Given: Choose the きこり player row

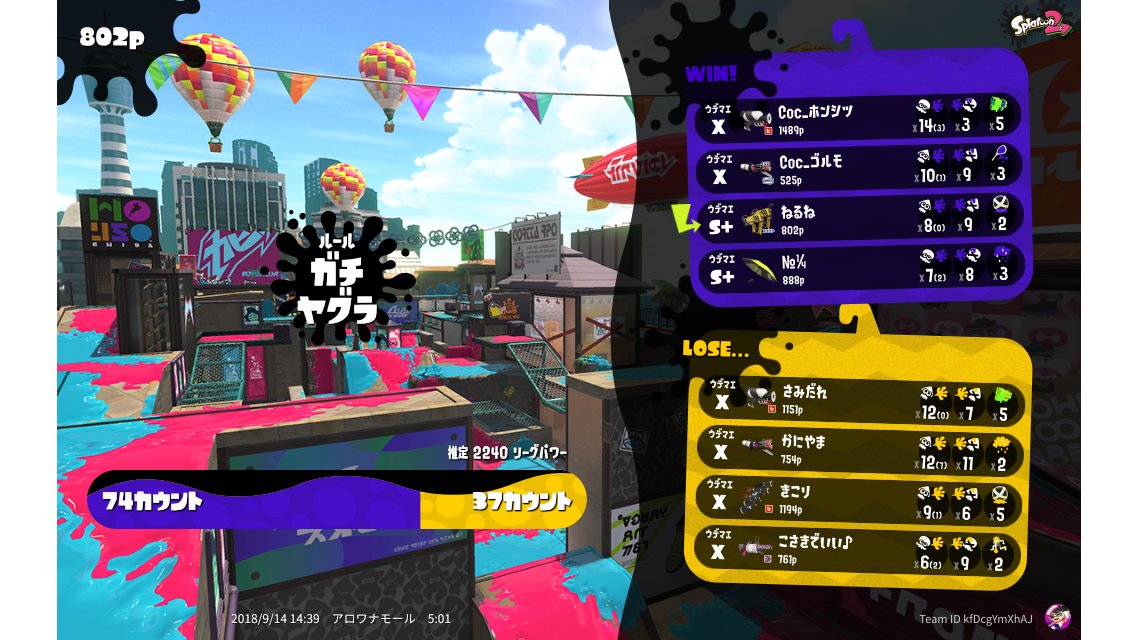Looking at the screenshot, I should (x=859, y=501).
